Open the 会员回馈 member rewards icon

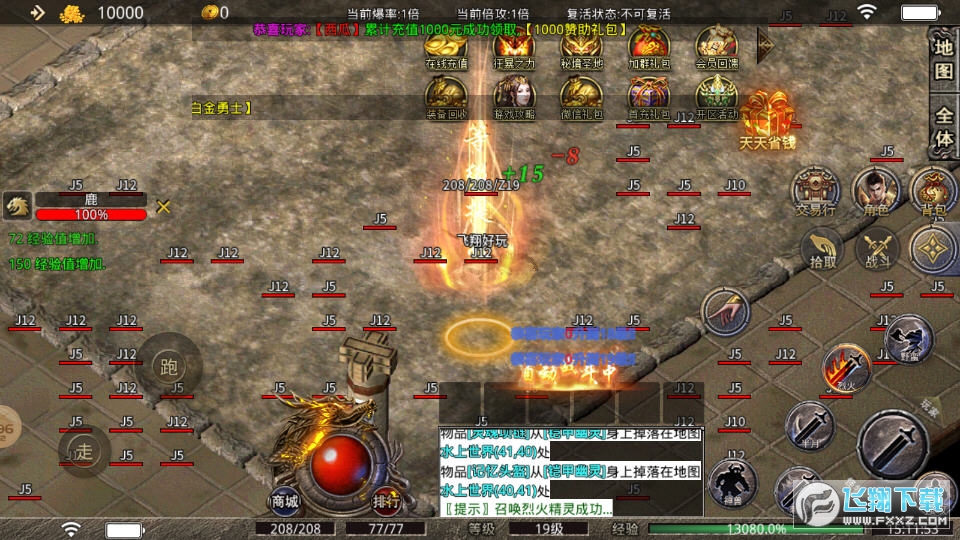(x=716, y=46)
